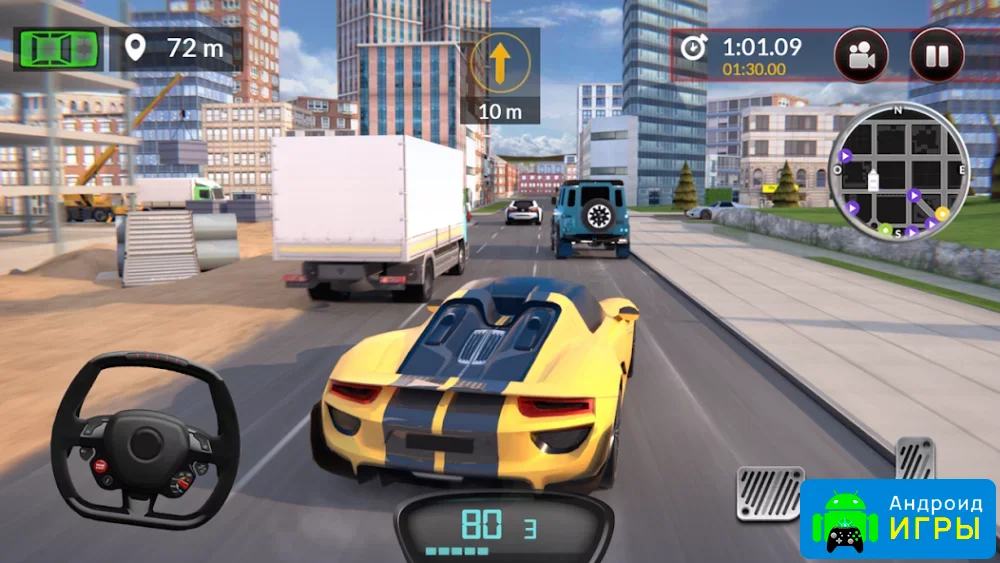Tap the Android games watermark logo
The height and width of the screenshot is (563, 1000).
pyautogui.click(x=898, y=519)
